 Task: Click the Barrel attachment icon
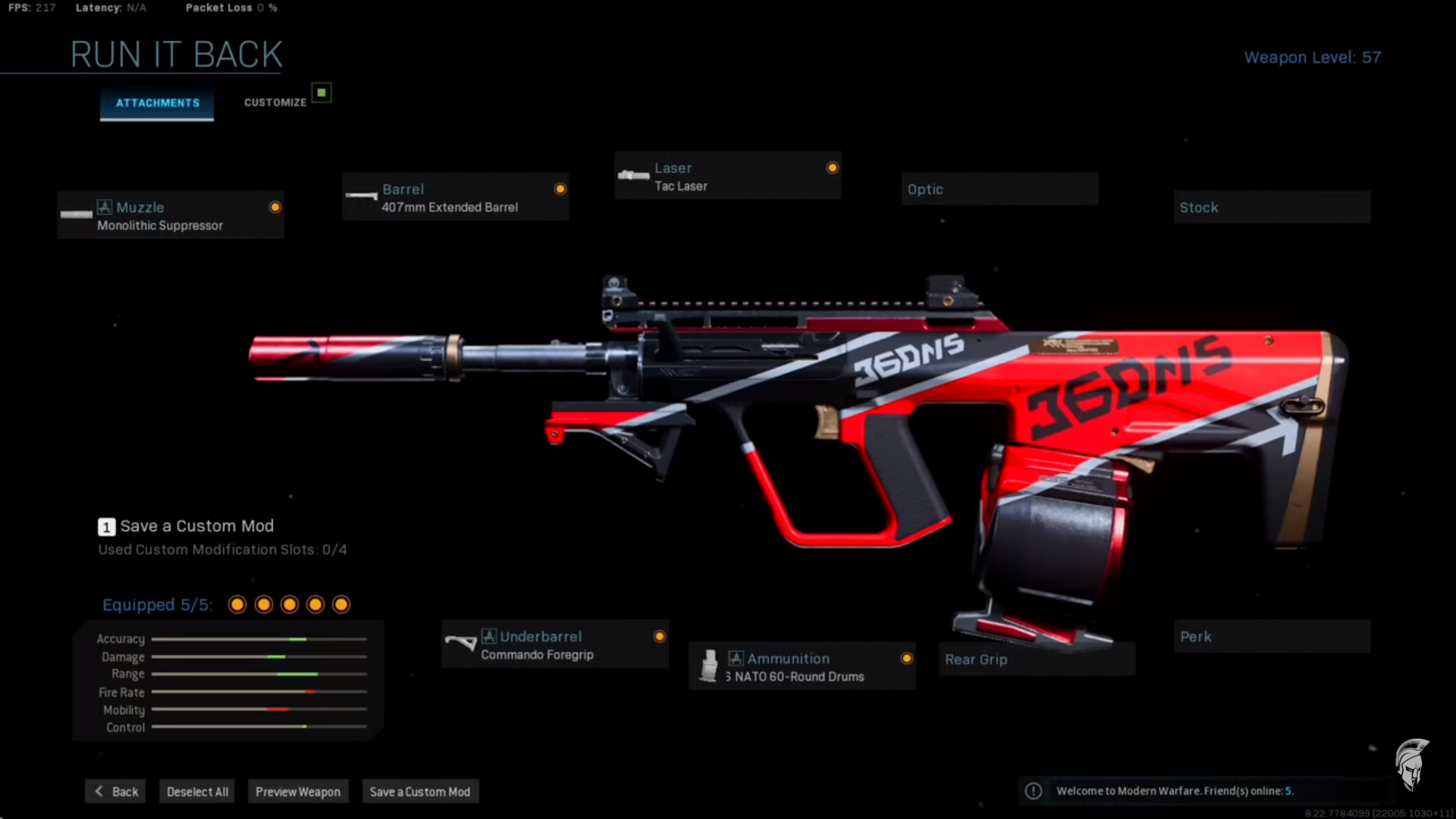[362, 196]
